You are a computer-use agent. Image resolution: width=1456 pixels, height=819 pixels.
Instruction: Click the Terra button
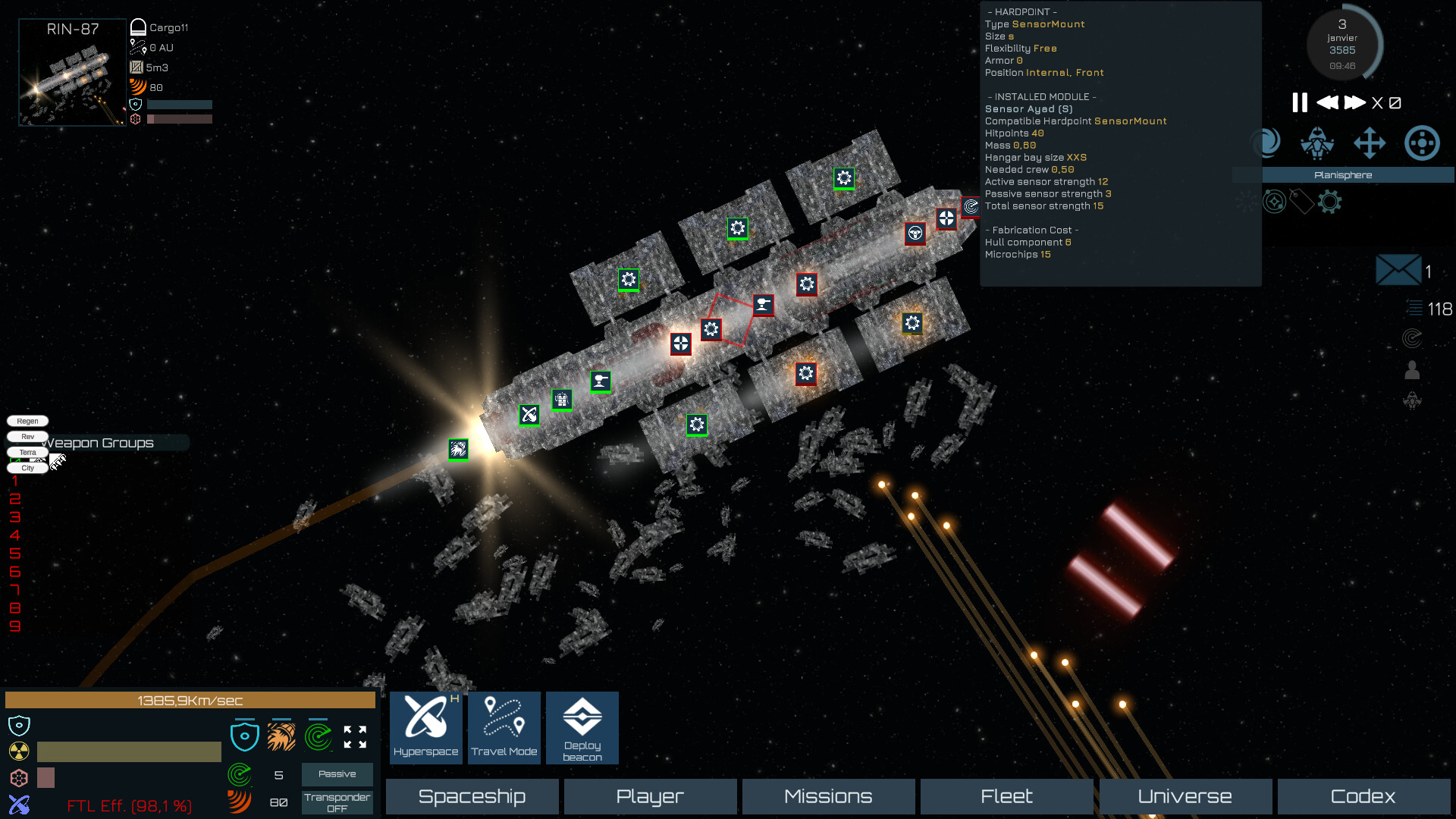pyautogui.click(x=27, y=452)
